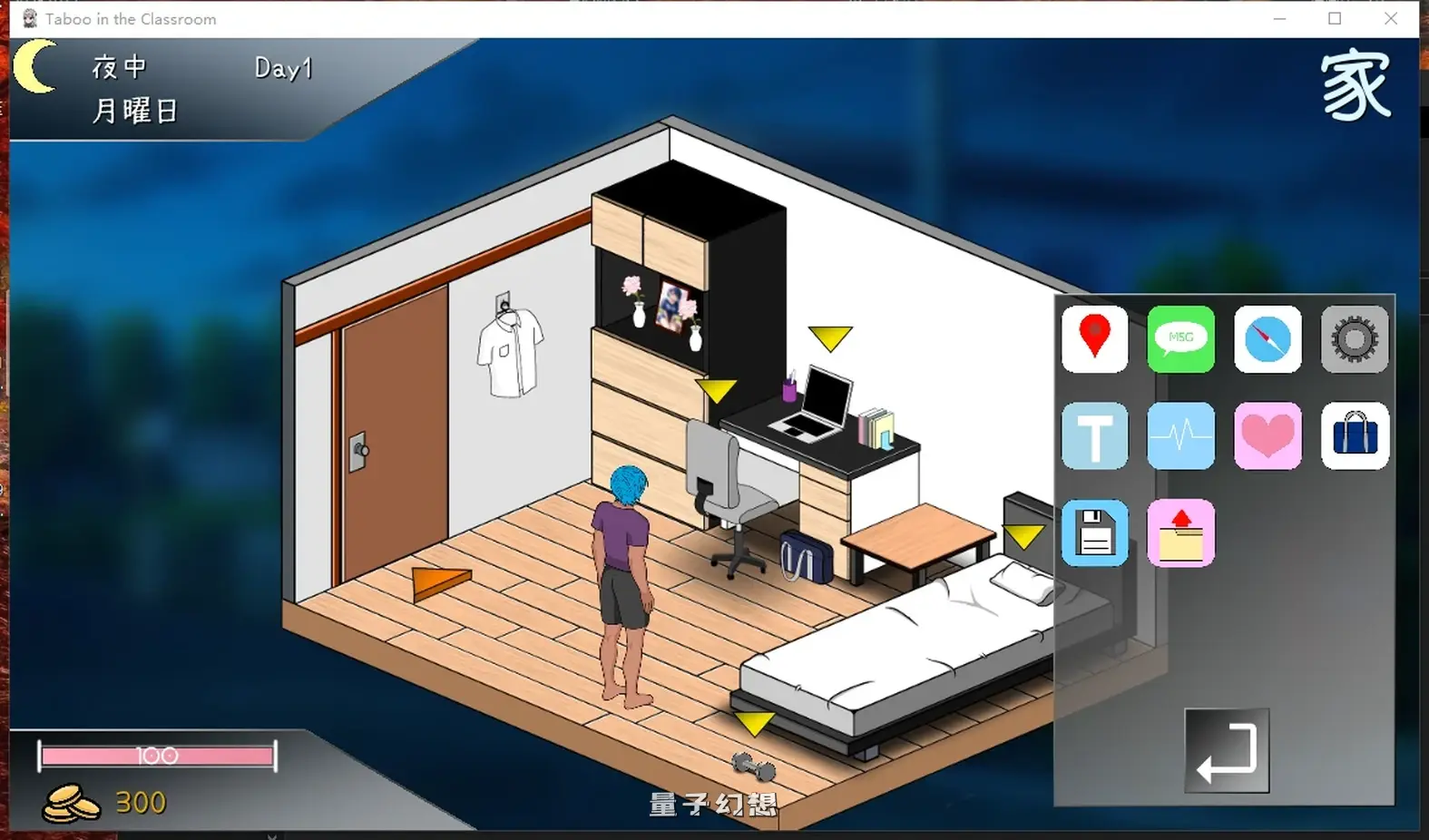
Task: Open the blue bag inventory icon
Action: [1354, 436]
